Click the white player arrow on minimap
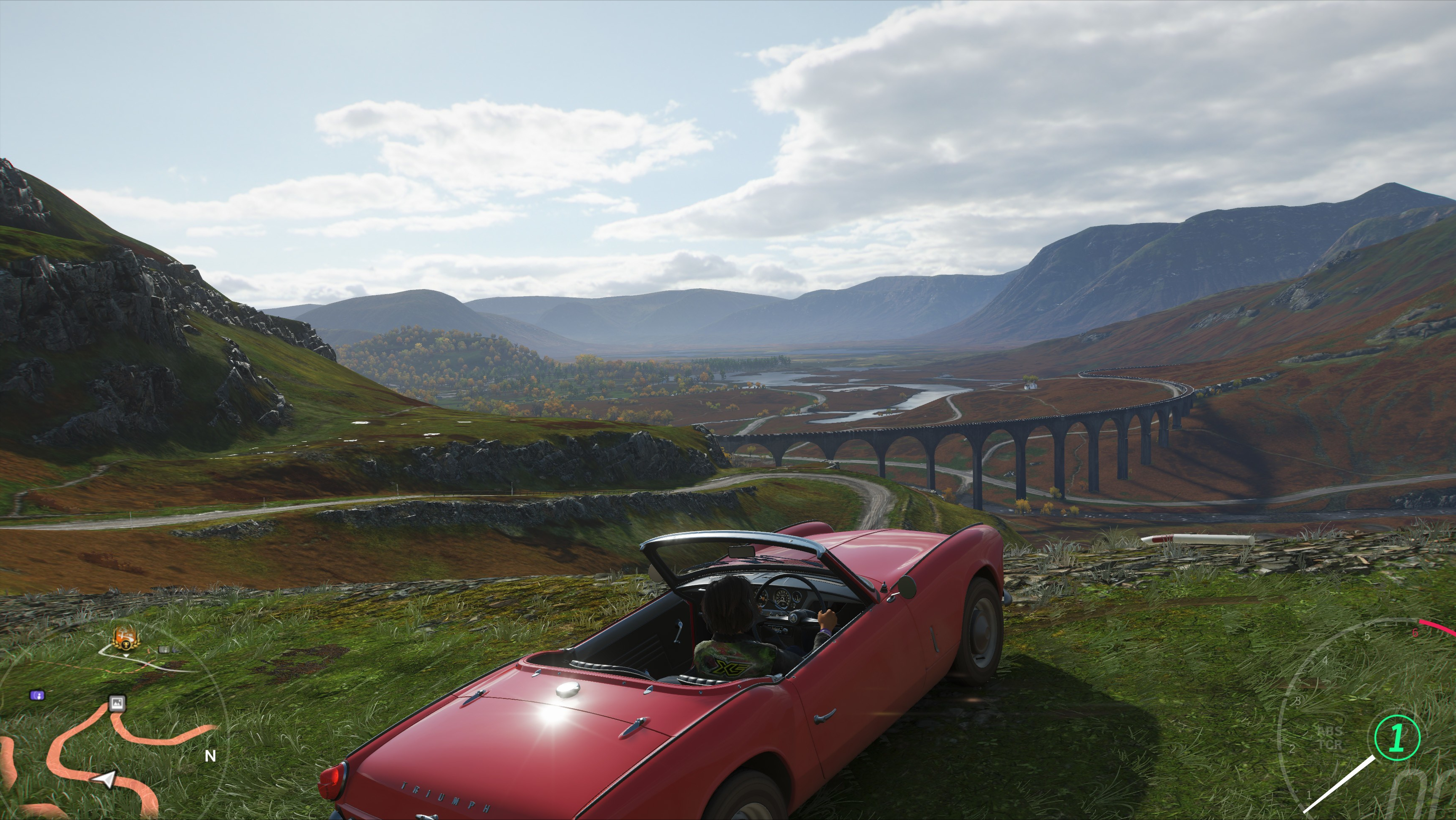1456x820 pixels. 106,779
